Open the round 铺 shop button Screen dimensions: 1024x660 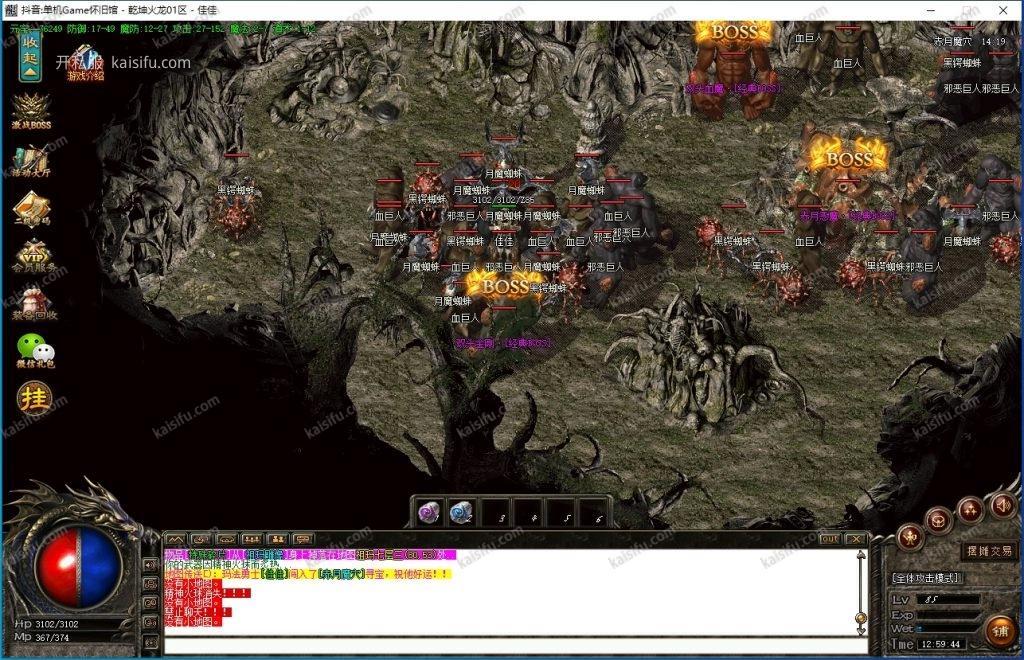coord(998,630)
